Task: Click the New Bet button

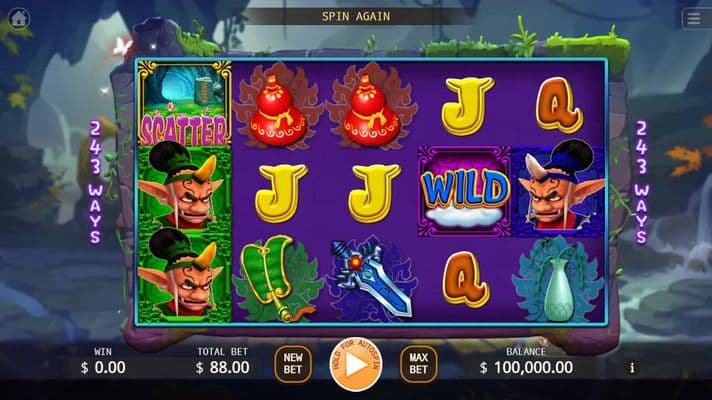Action: click(x=293, y=364)
